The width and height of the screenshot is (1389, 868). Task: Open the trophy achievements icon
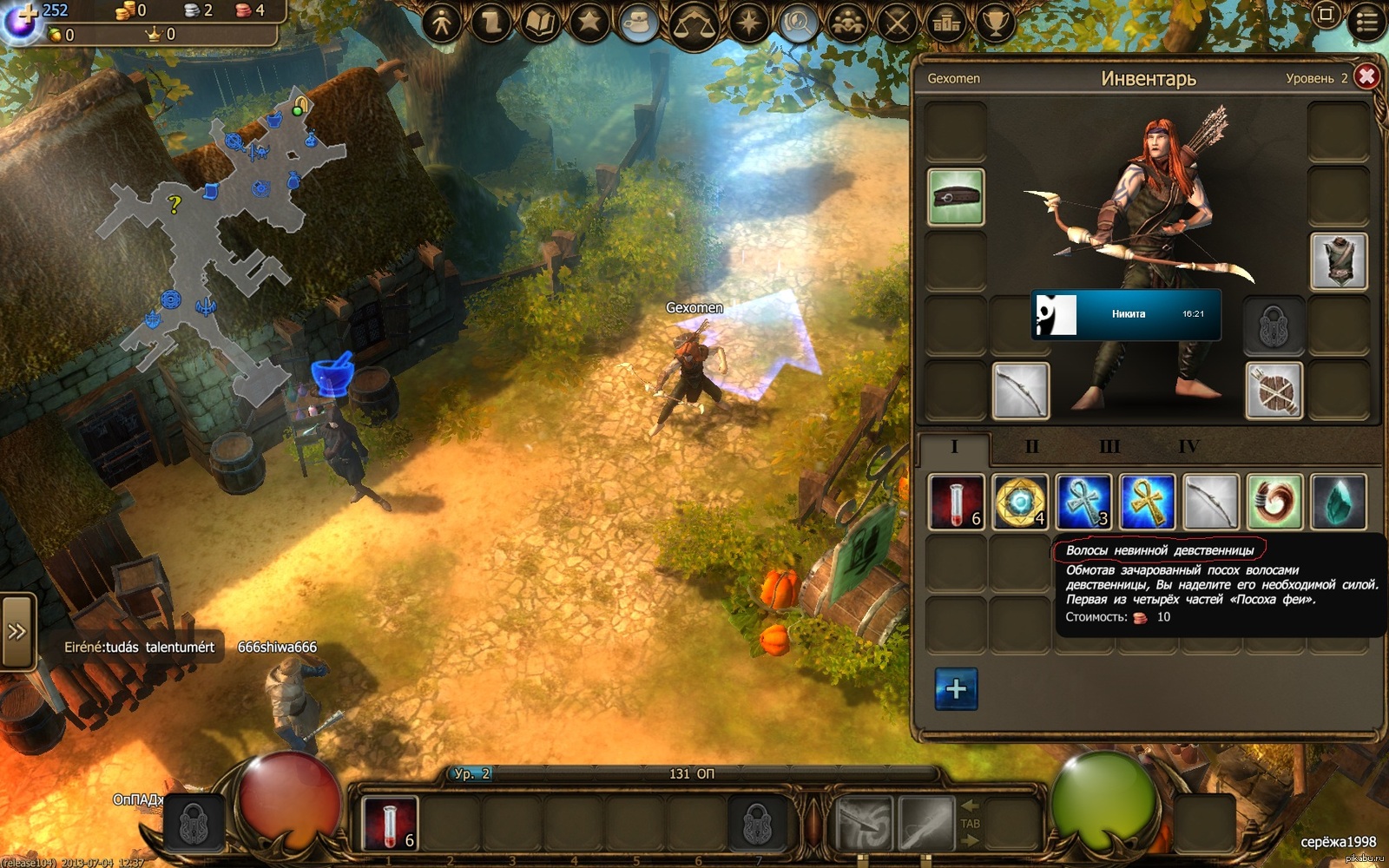click(995, 23)
